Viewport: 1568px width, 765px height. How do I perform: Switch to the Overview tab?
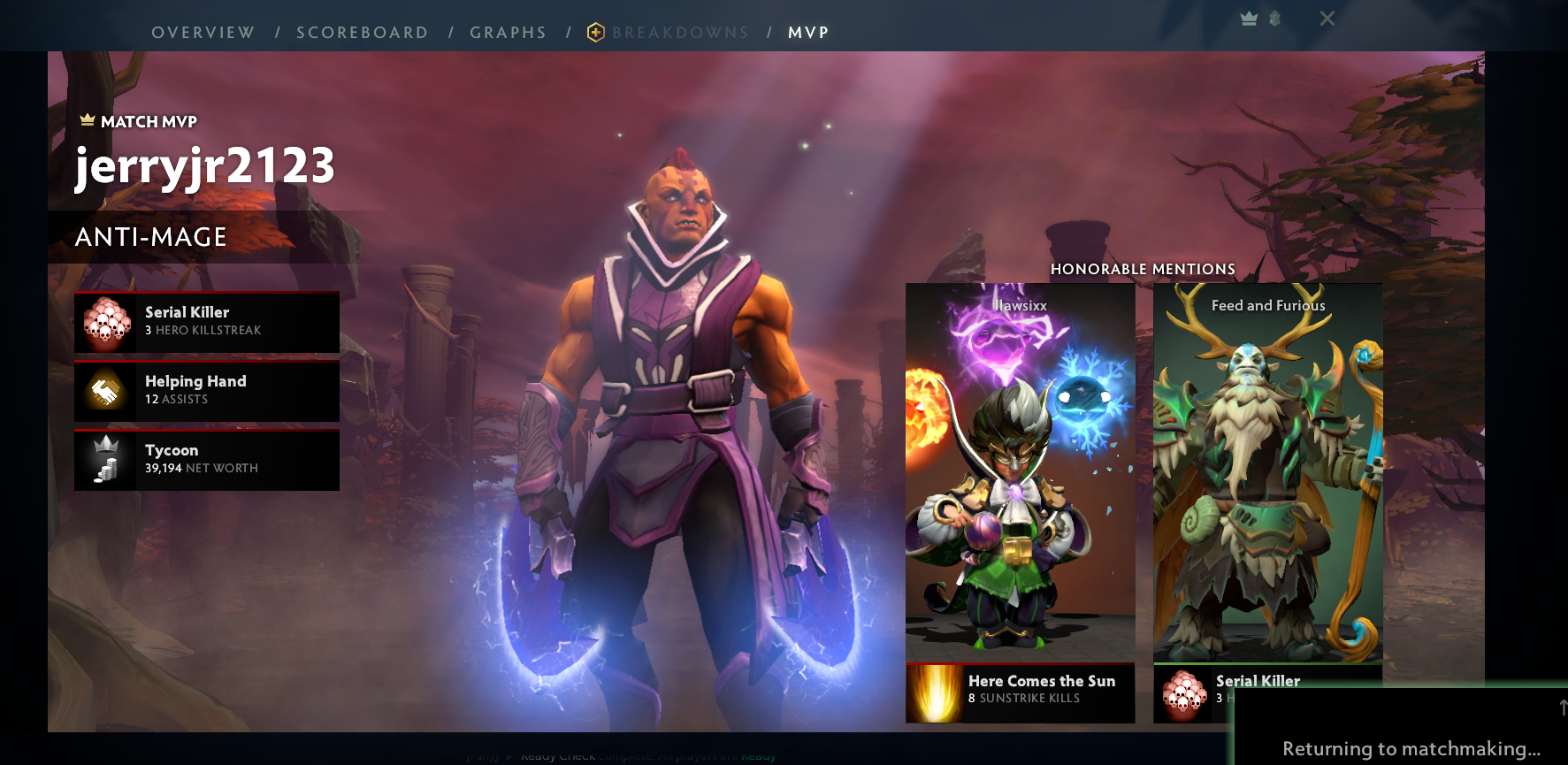click(203, 33)
